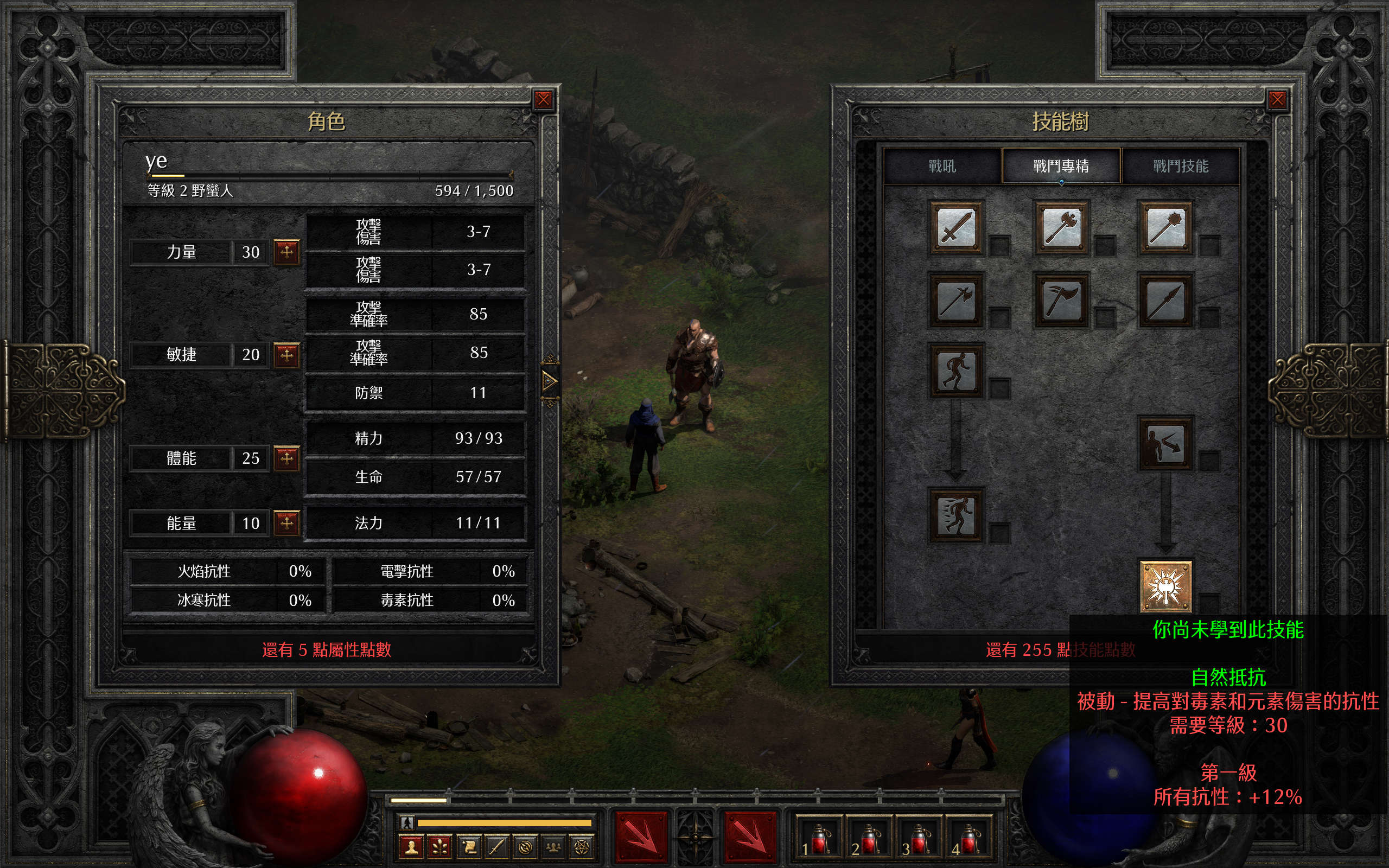
Task: Open the pentagram game menu icon
Action: click(582, 847)
